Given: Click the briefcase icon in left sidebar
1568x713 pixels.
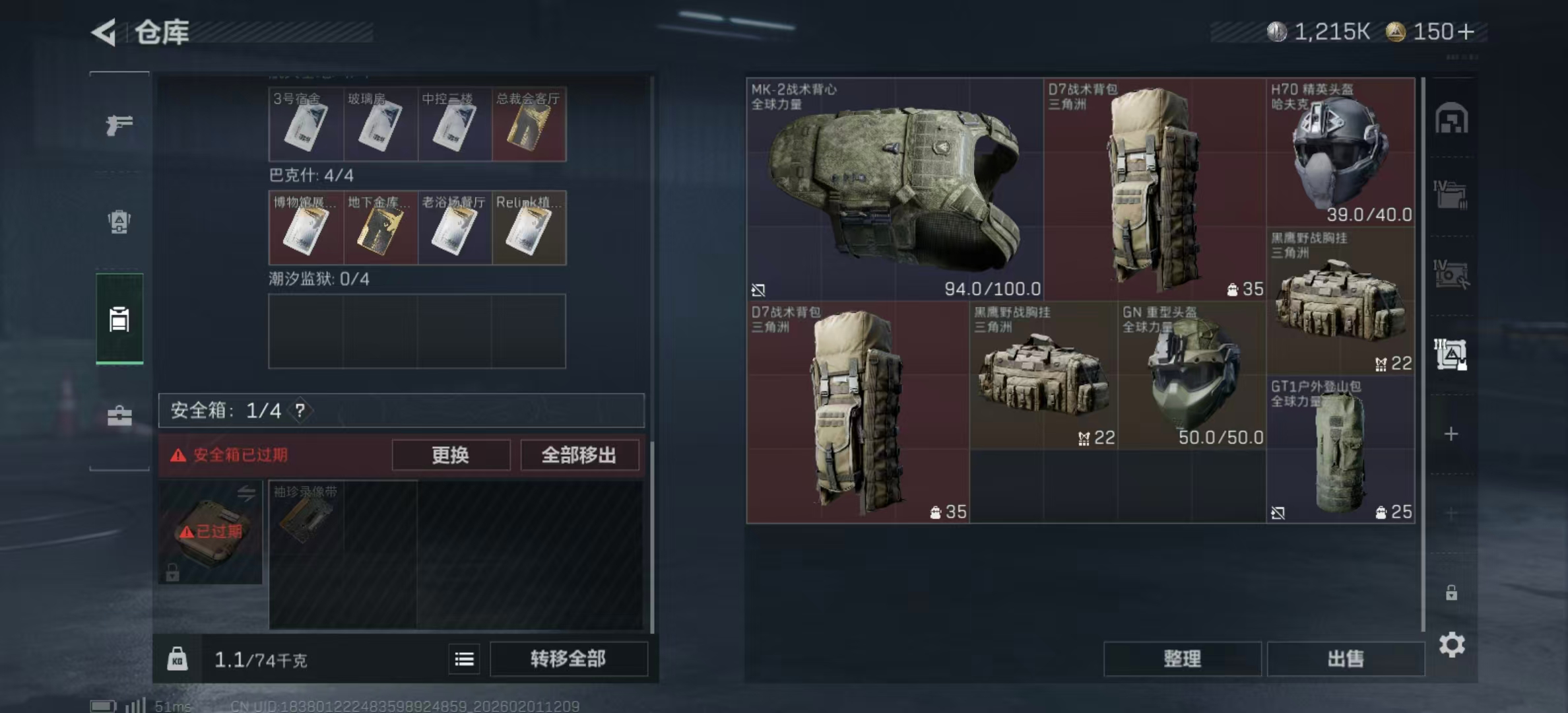Looking at the screenshot, I should pos(120,416).
